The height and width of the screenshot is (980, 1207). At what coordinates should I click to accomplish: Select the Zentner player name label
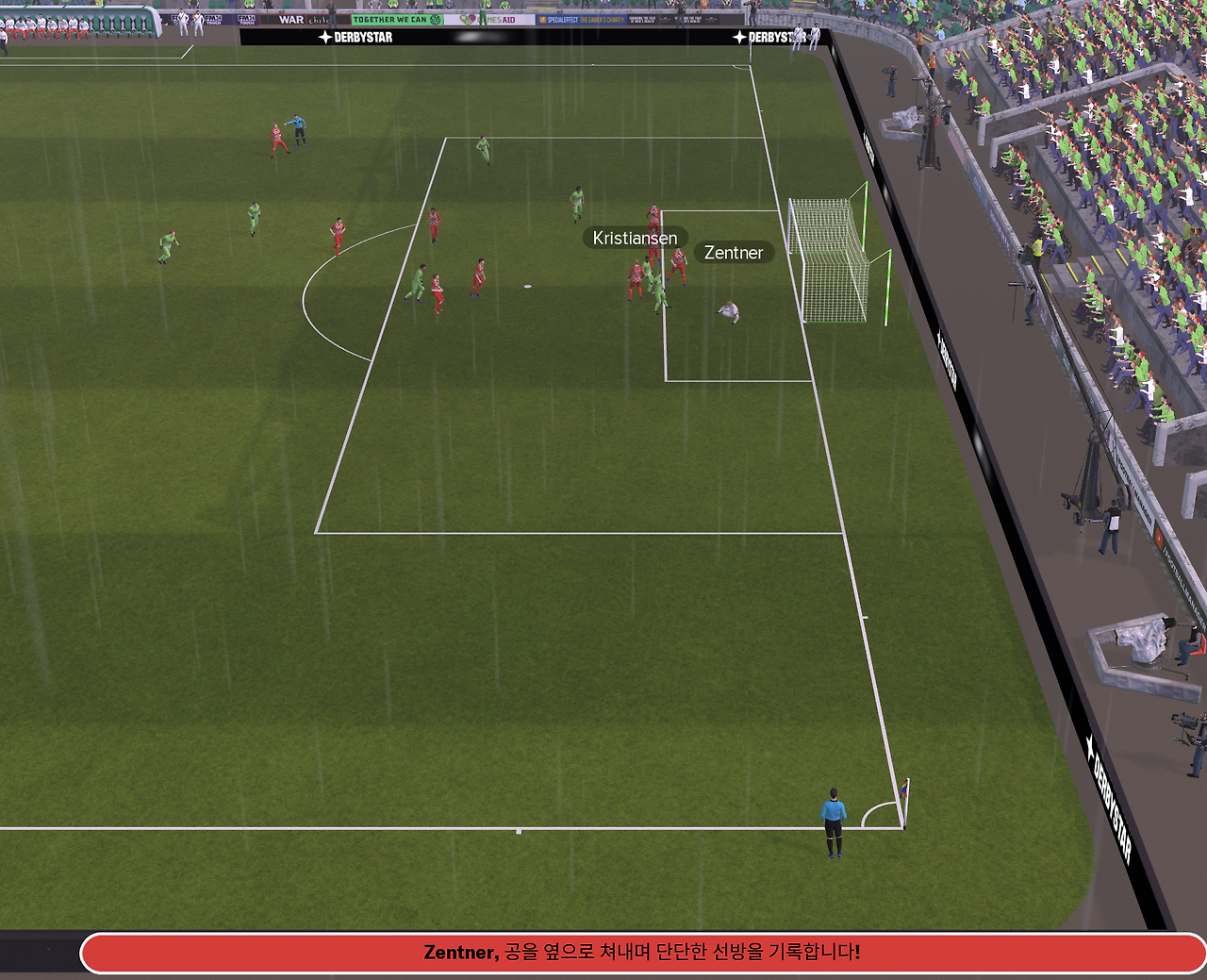coord(734,253)
